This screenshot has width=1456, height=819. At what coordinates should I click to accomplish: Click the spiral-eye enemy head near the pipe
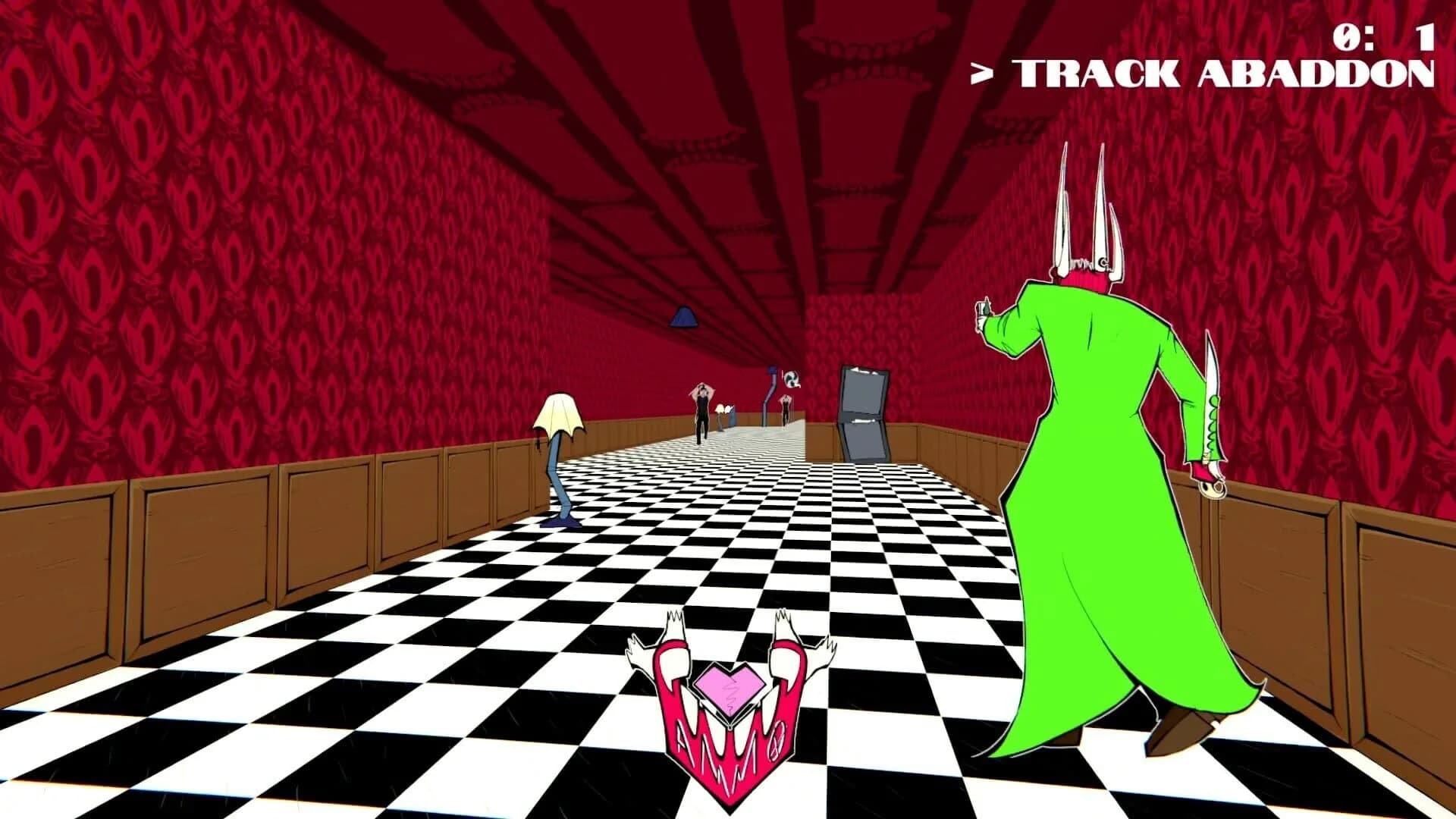(790, 379)
